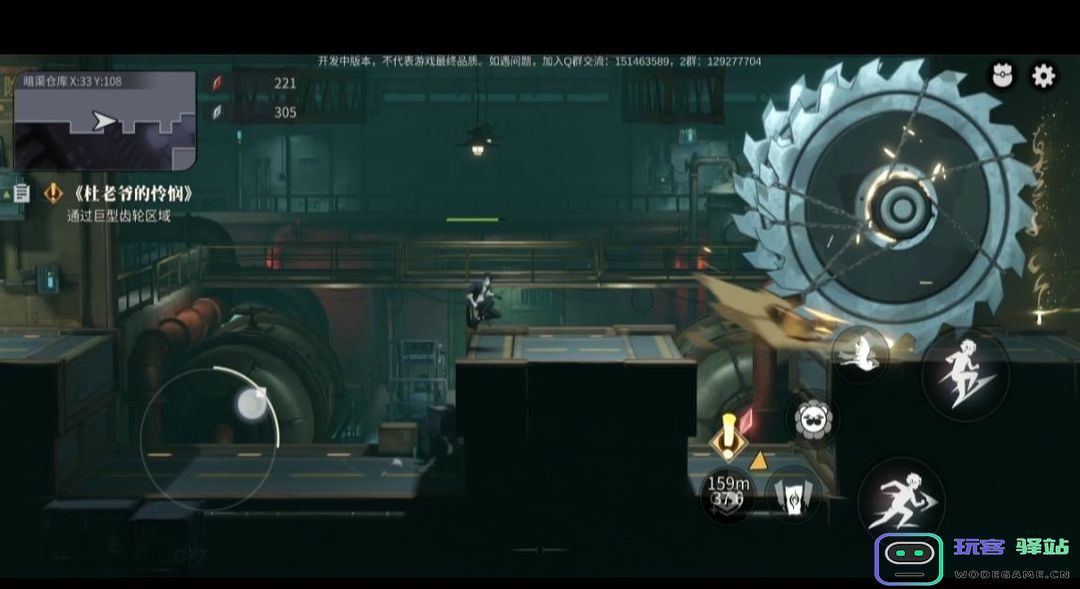Tap the large jump action button
This screenshot has width=1080, height=589.
point(964,373)
